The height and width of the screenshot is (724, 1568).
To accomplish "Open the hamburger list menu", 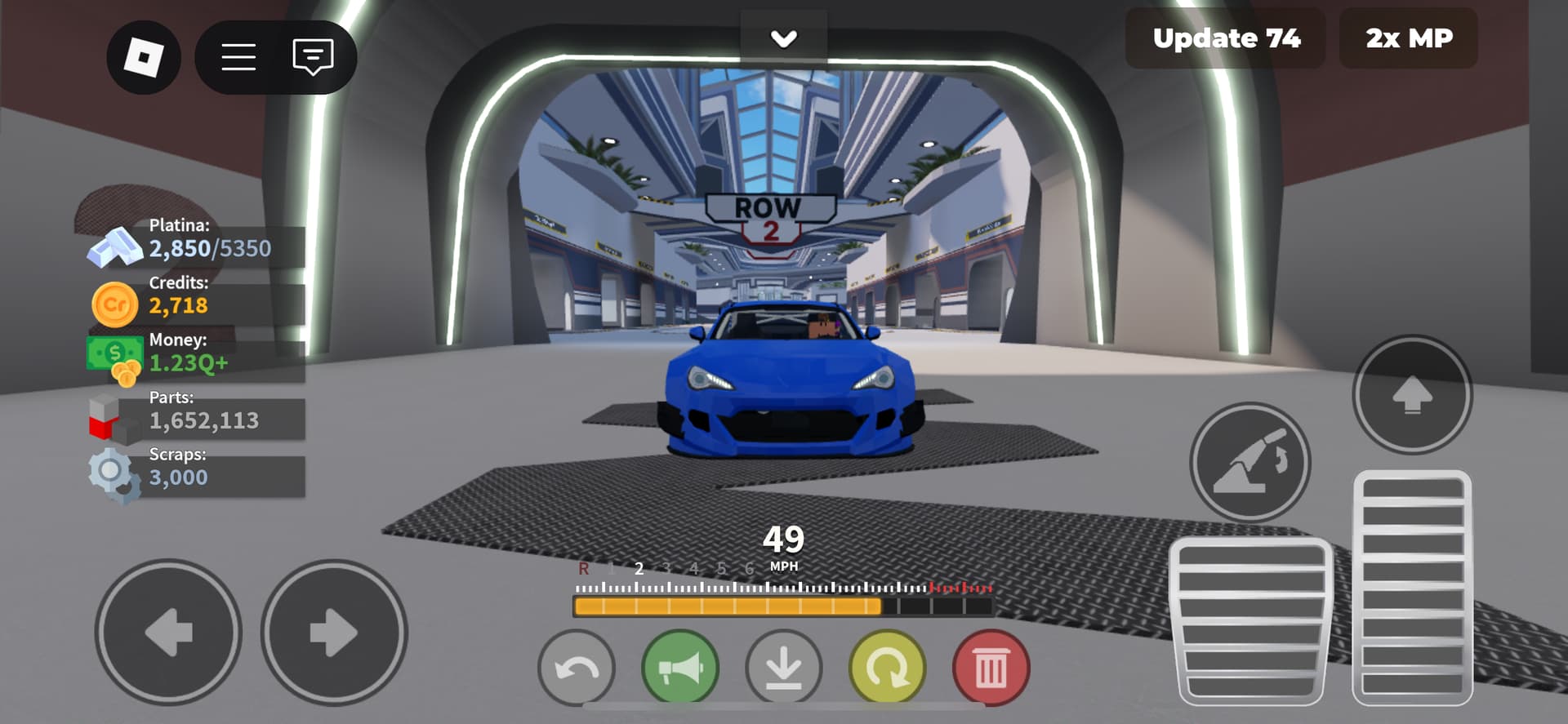I will 238,57.
